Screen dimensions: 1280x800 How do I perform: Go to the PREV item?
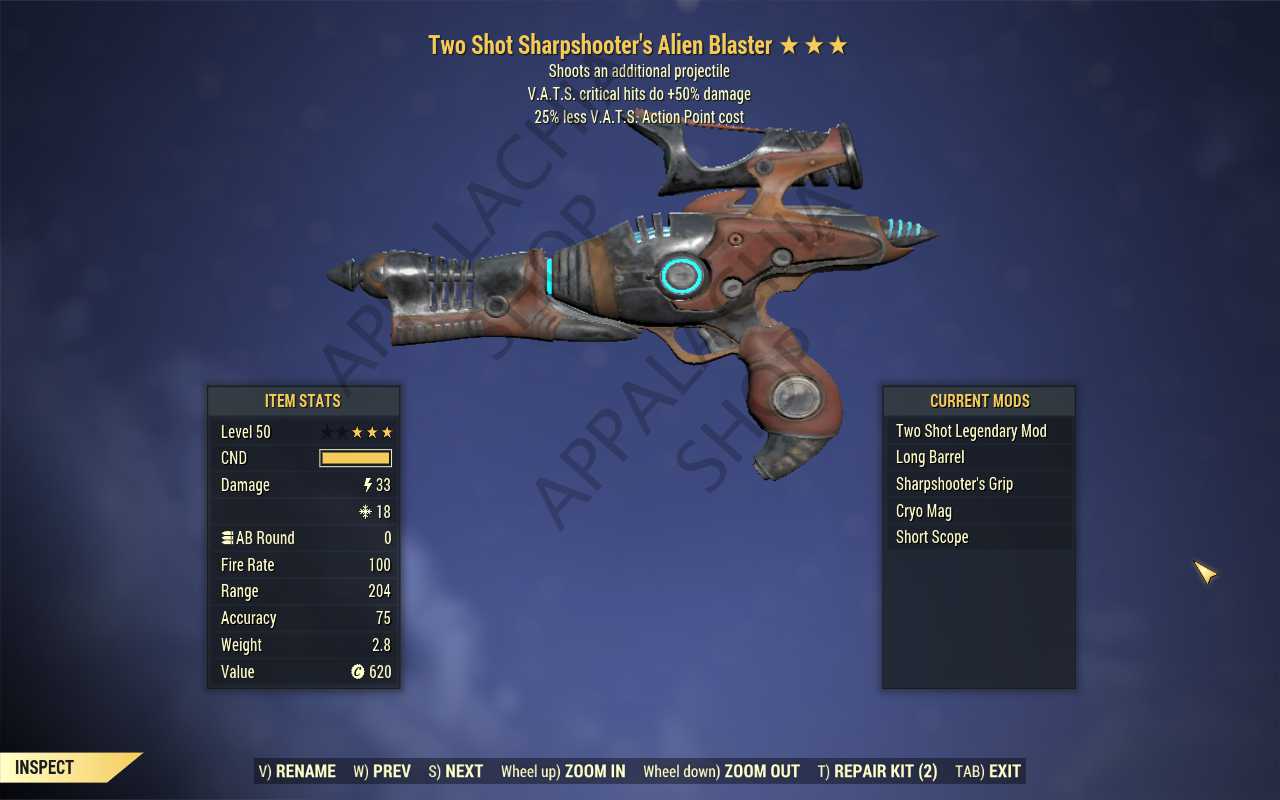click(x=382, y=771)
